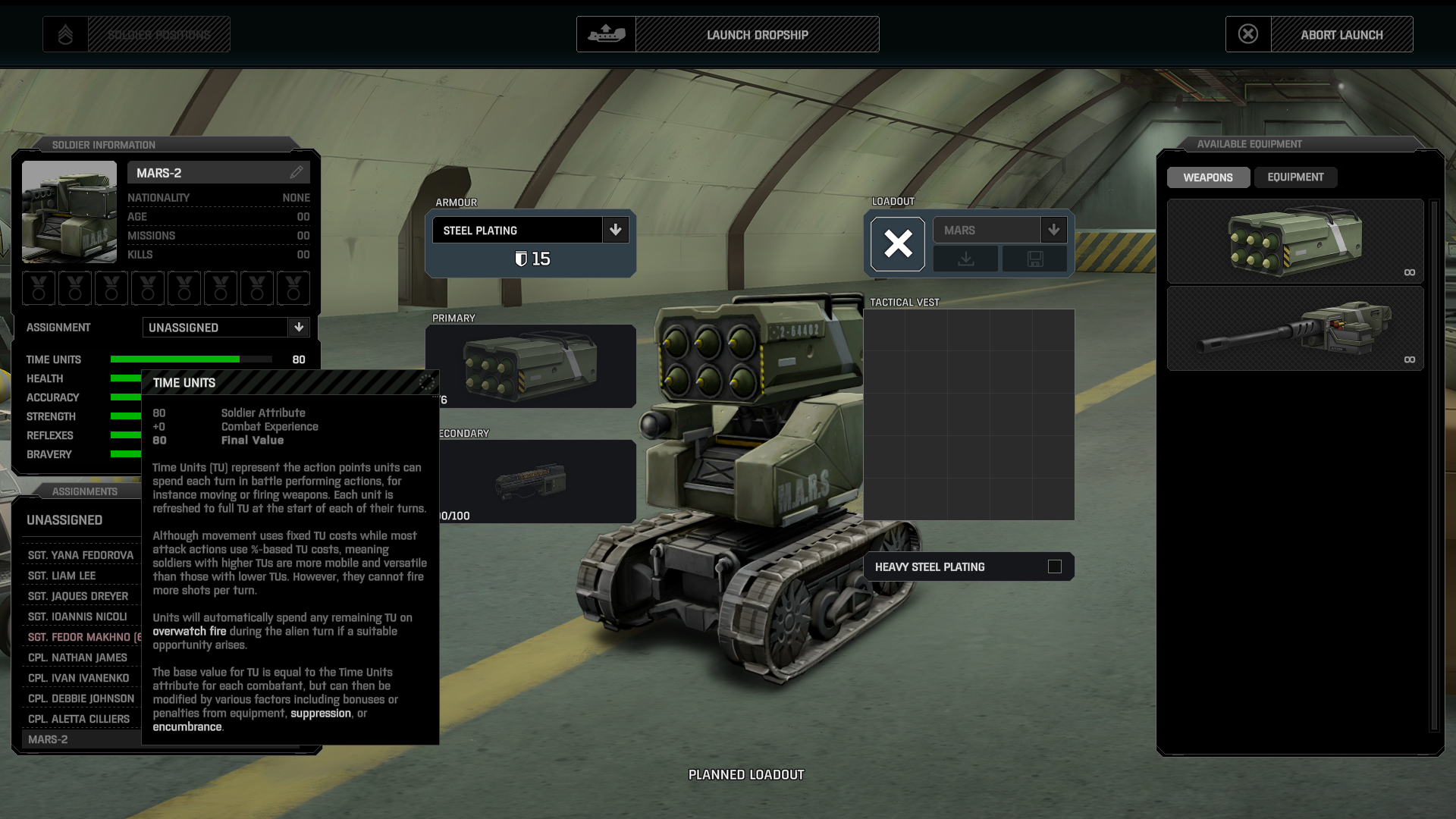Pick the machine gun from available equipment

tap(1294, 328)
